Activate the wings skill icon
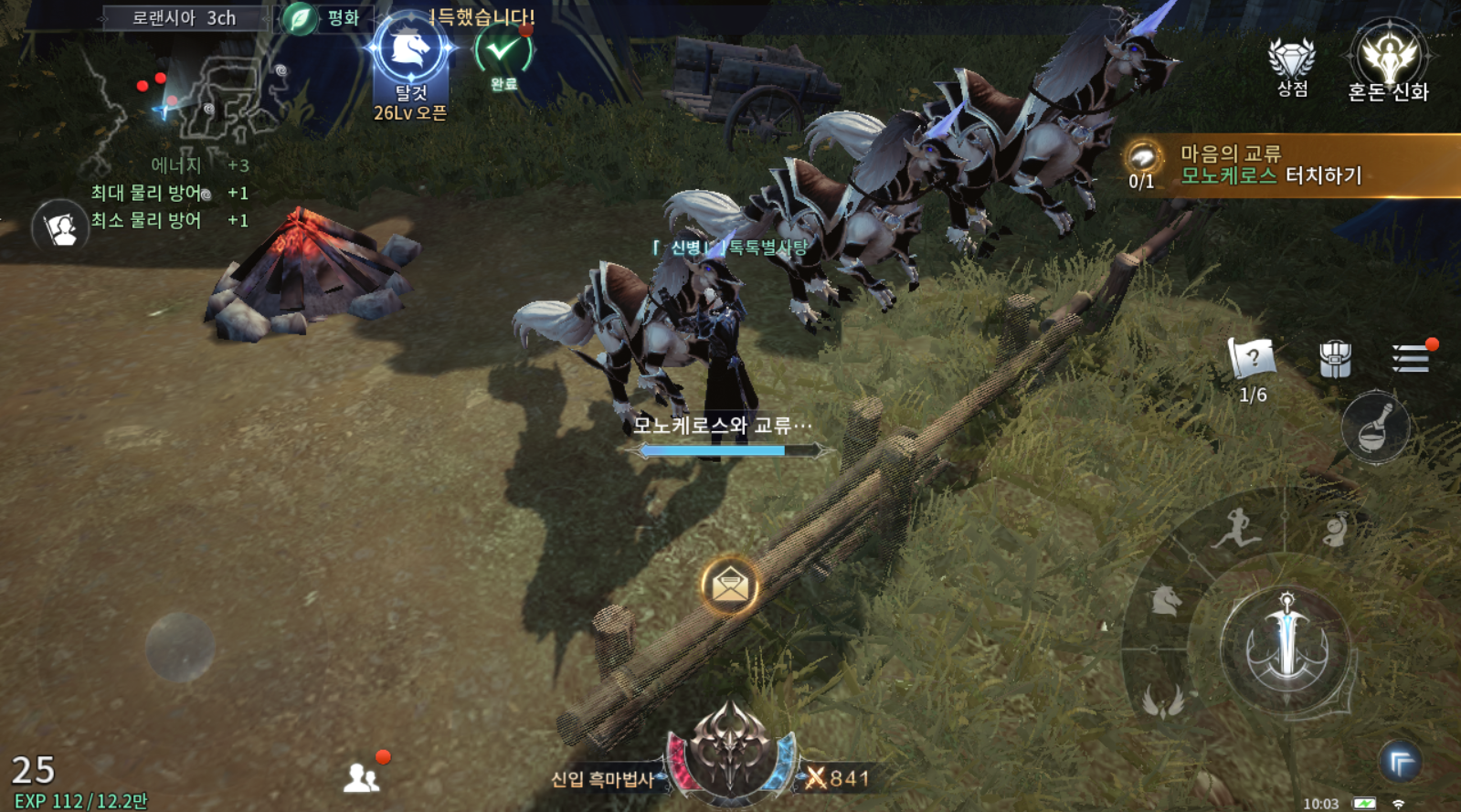 [1163, 701]
